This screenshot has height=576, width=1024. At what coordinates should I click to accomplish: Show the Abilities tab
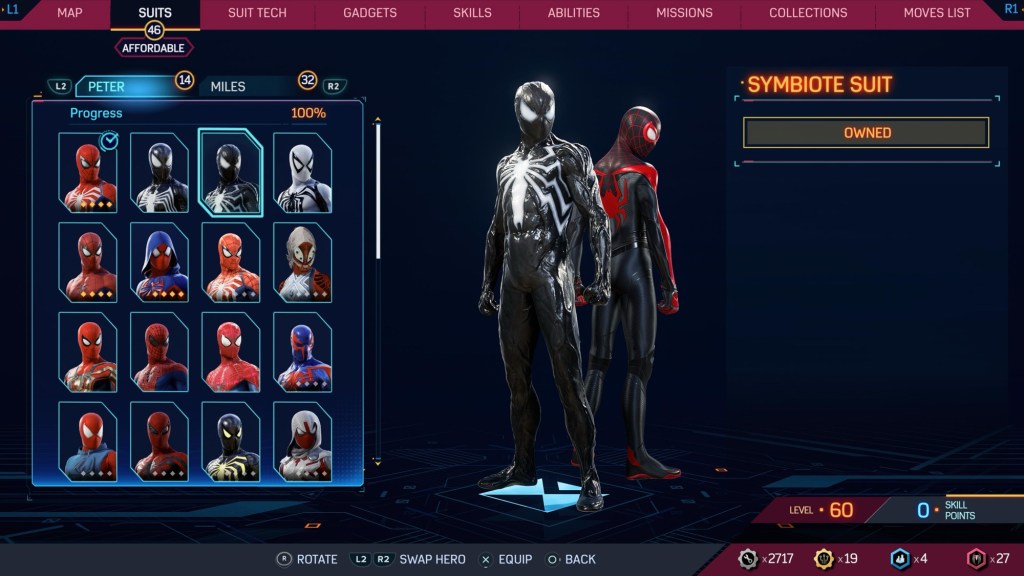coord(574,13)
